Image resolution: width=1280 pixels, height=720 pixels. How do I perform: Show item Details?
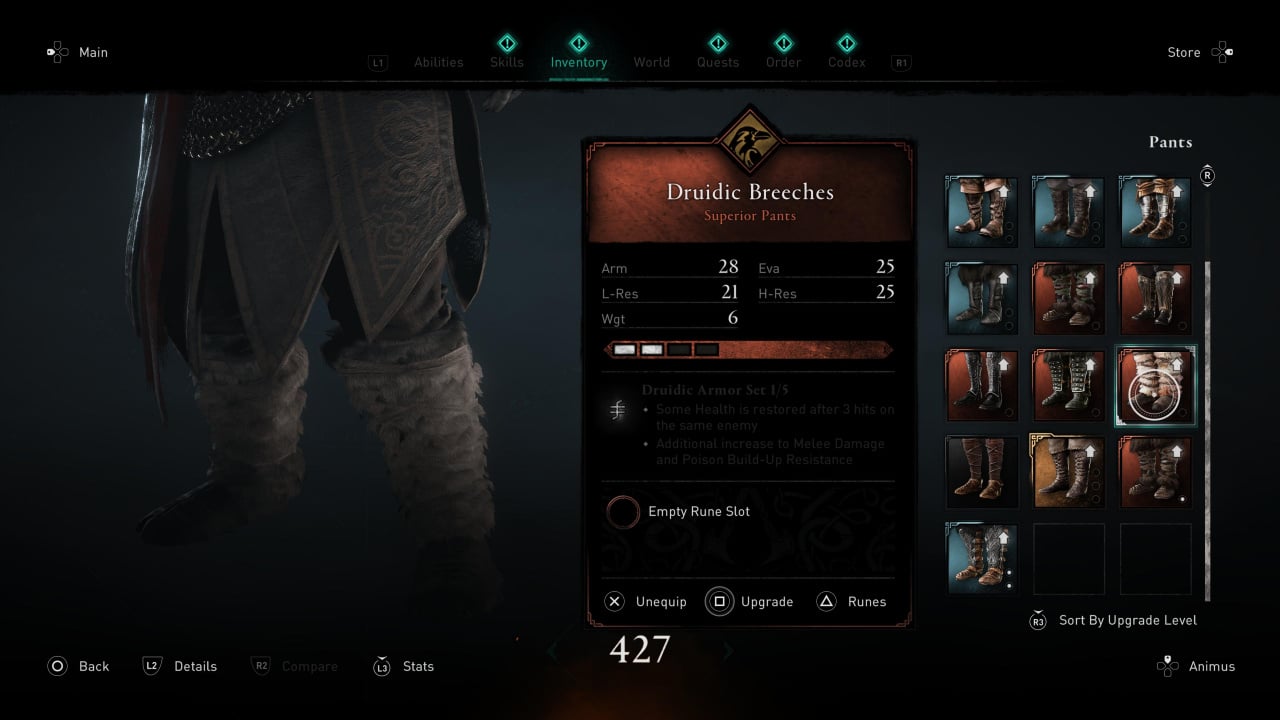tap(180, 666)
